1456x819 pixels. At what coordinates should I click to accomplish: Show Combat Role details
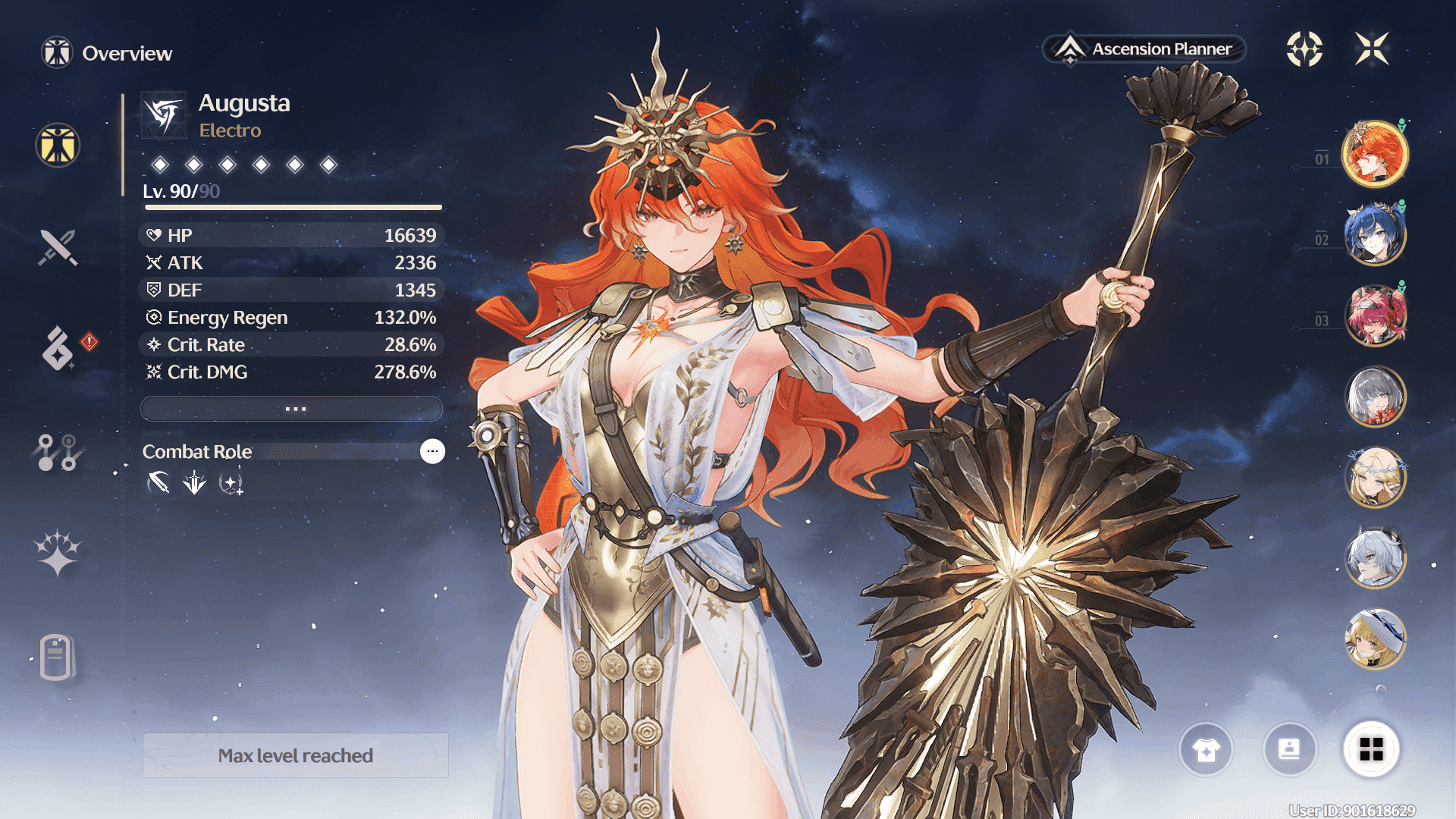[432, 451]
